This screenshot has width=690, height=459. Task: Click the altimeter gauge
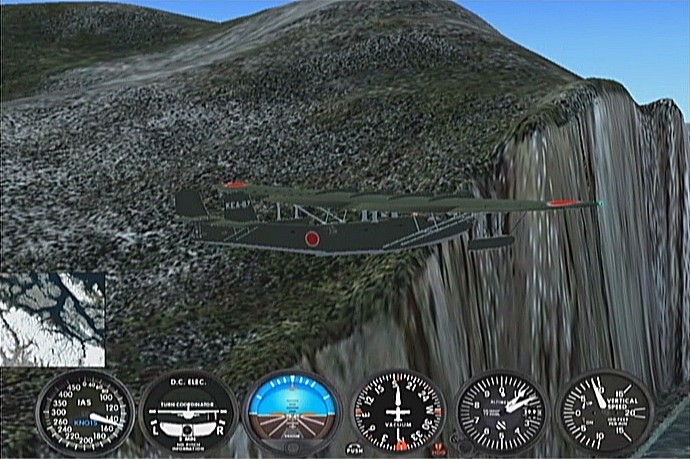click(x=502, y=412)
